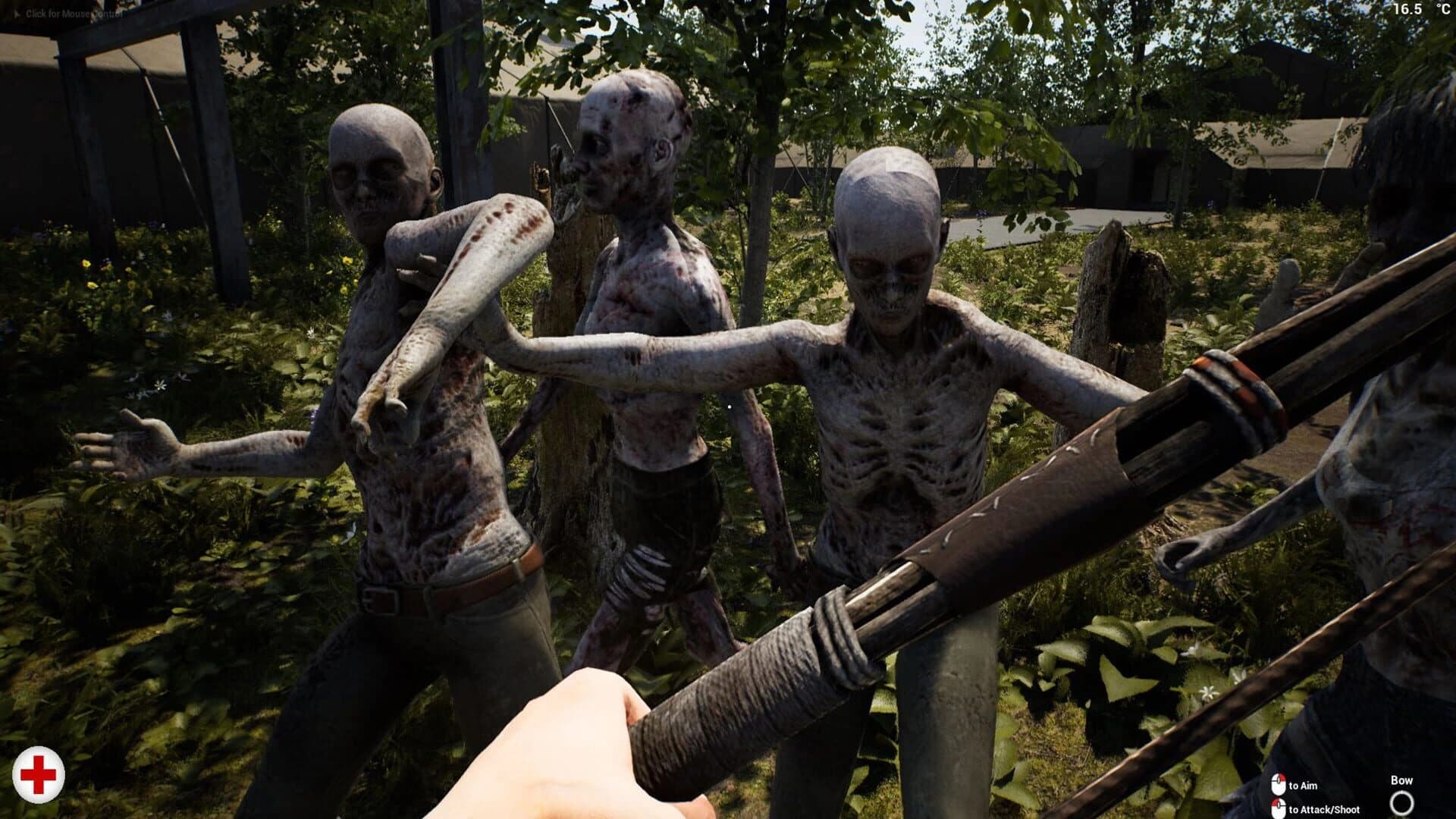Click the arrow icon before the mouse control prompt

coord(17,13)
